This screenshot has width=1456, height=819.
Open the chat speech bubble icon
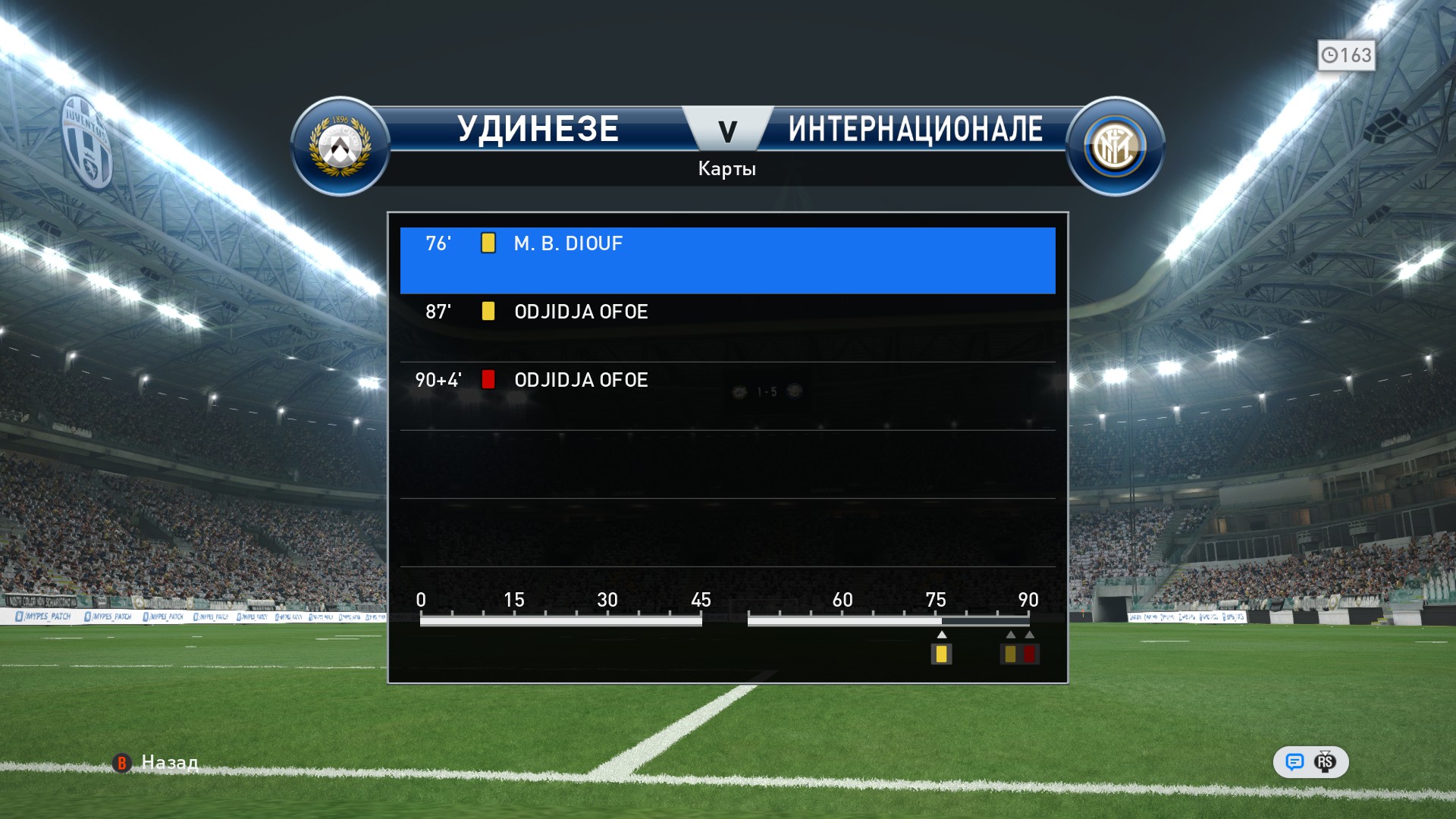point(1294,762)
